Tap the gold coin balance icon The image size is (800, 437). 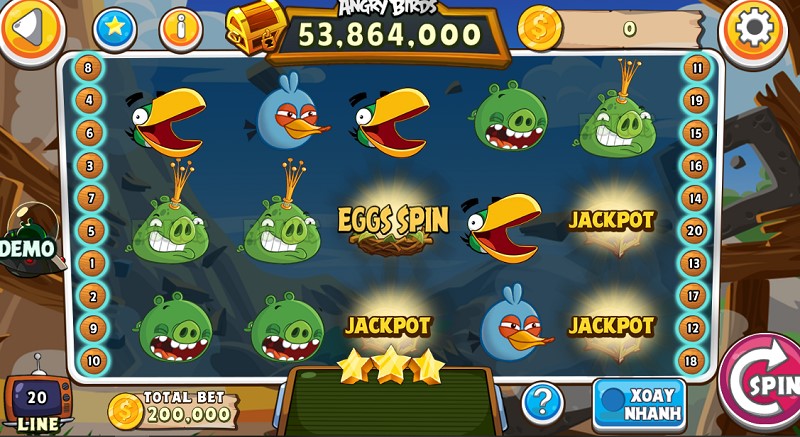pyautogui.click(x=540, y=28)
